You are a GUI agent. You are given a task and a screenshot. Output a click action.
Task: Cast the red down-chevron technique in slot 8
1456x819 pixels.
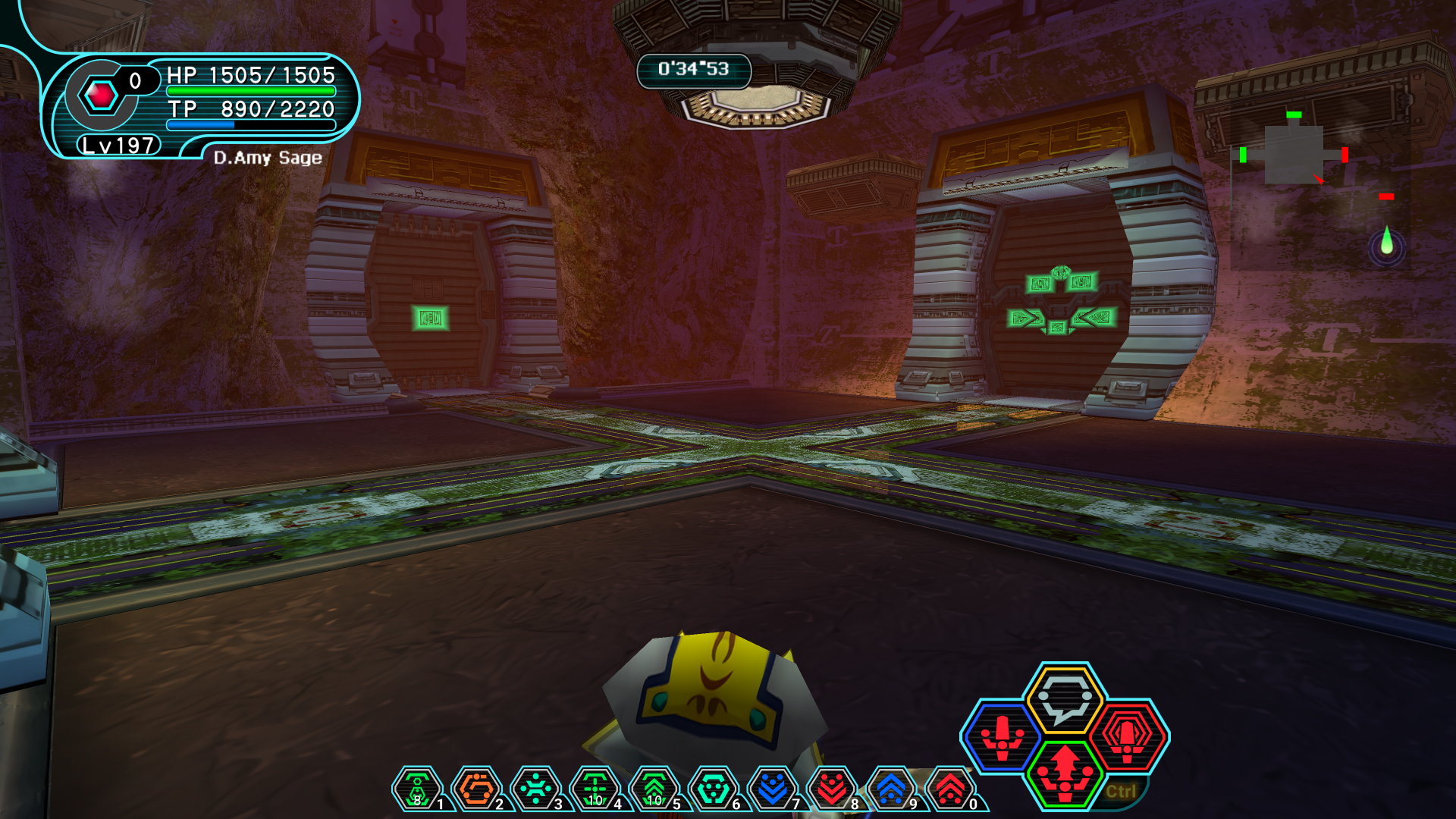(831, 789)
